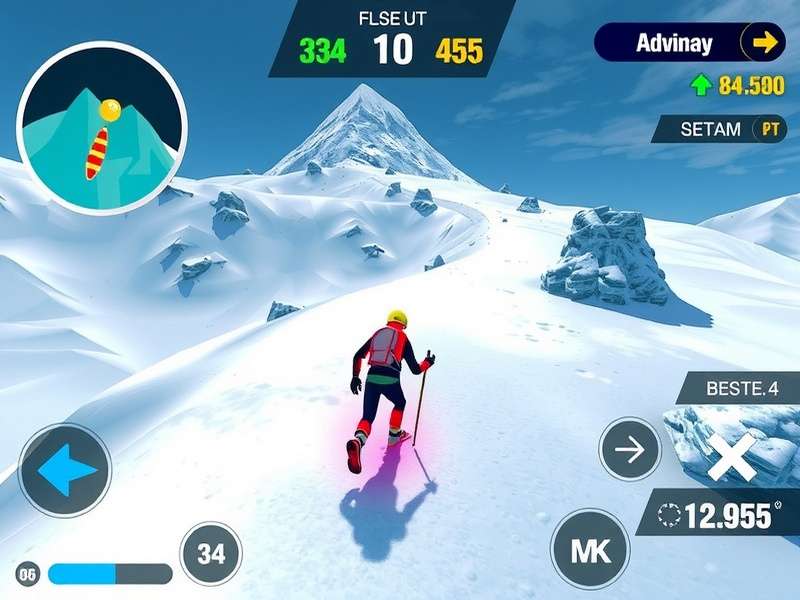Tap the round button labeled 34
800x600 pixels.
pos(211,553)
